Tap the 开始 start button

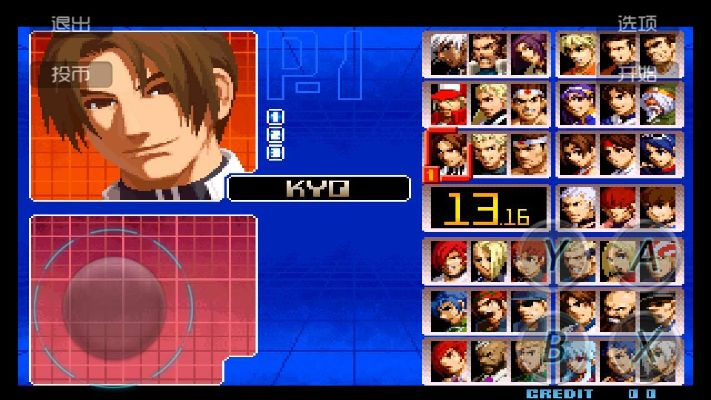tap(636, 72)
